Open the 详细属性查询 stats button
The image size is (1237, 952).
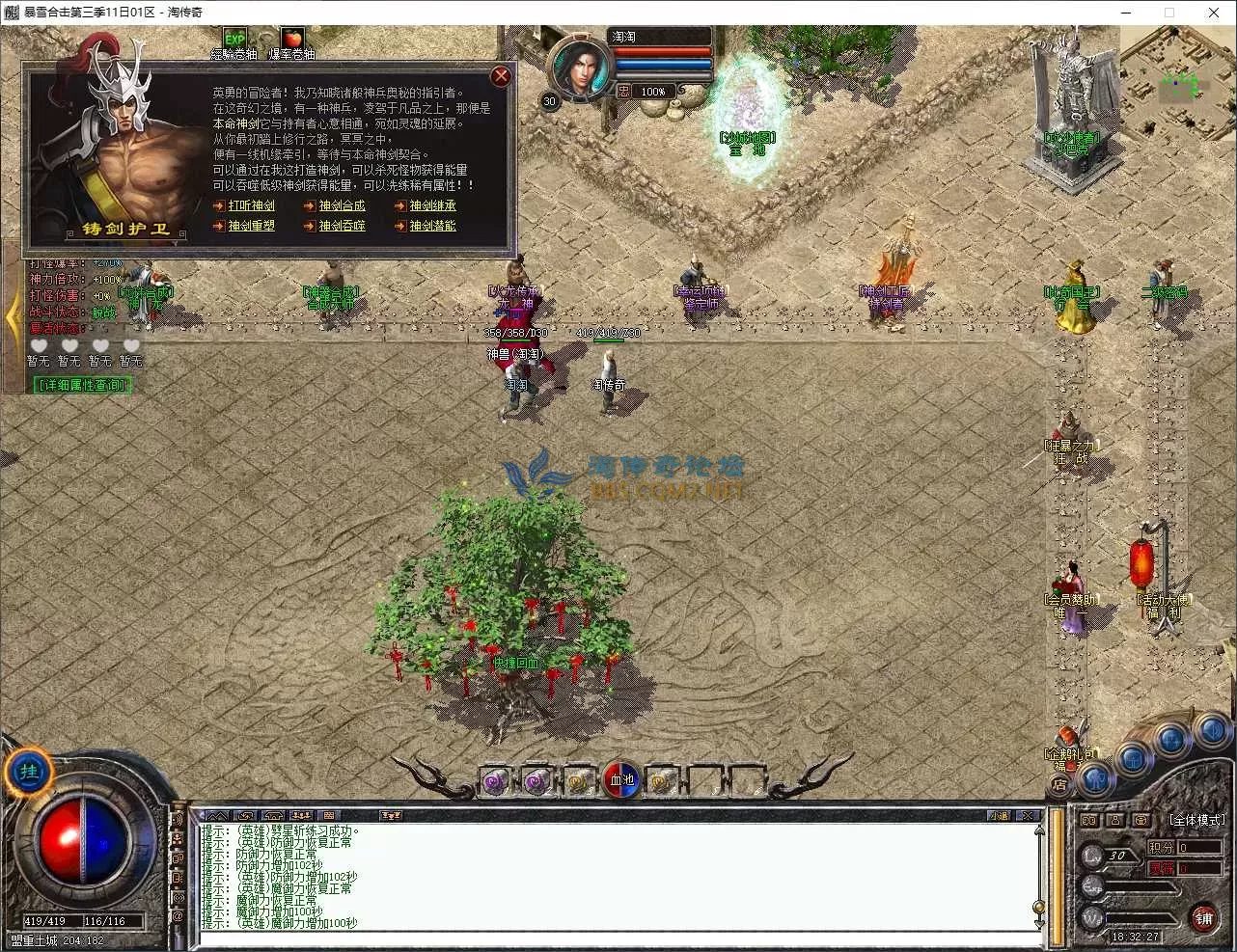coord(82,385)
